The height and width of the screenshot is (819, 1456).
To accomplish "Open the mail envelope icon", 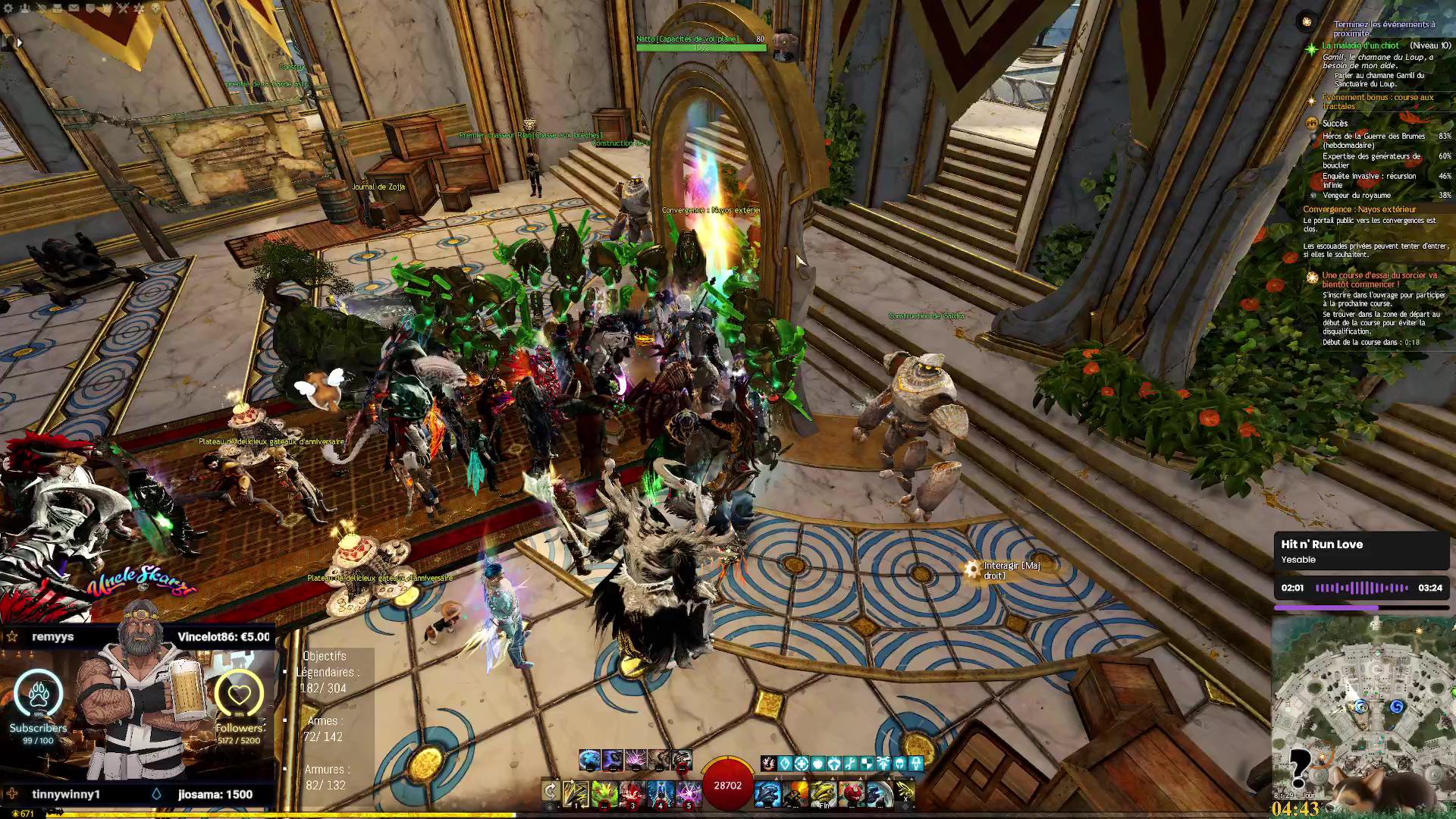I will (x=74, y=8).
